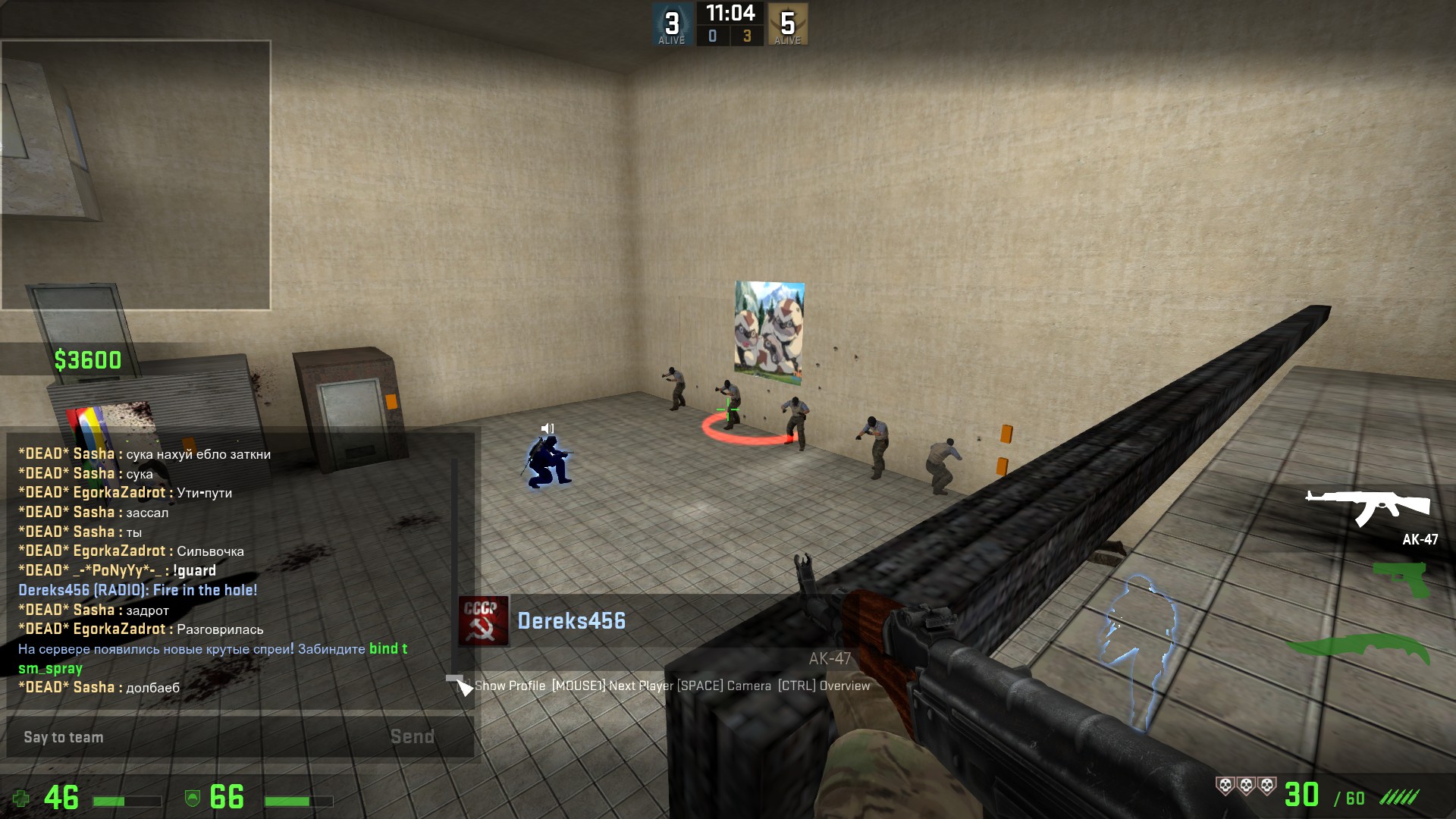Click the Dereks456 CCCP avatar
The height and width of the screenshot is (819, 1456).
point(483,621)
